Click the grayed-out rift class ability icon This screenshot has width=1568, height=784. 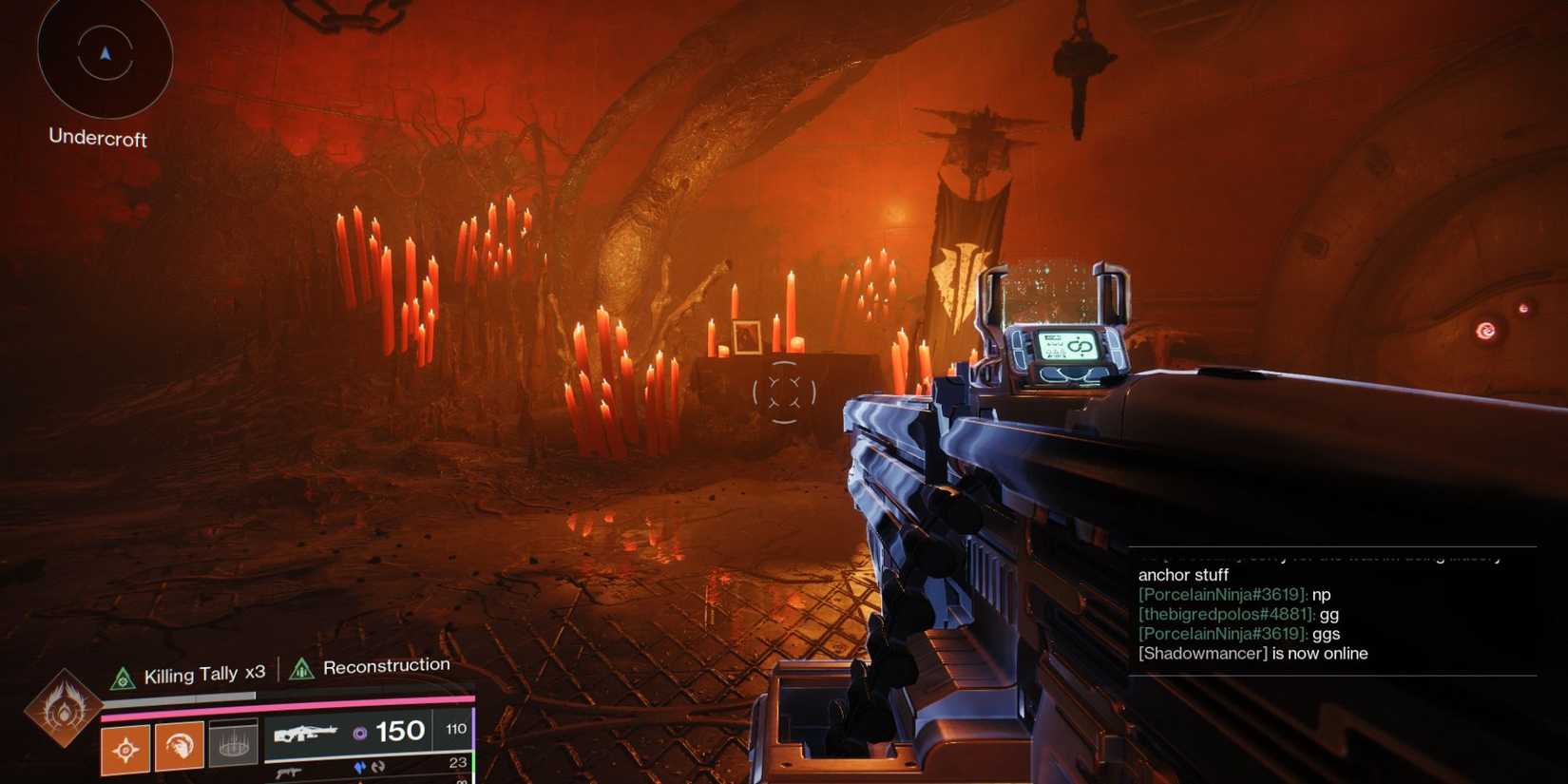point(232,747)
